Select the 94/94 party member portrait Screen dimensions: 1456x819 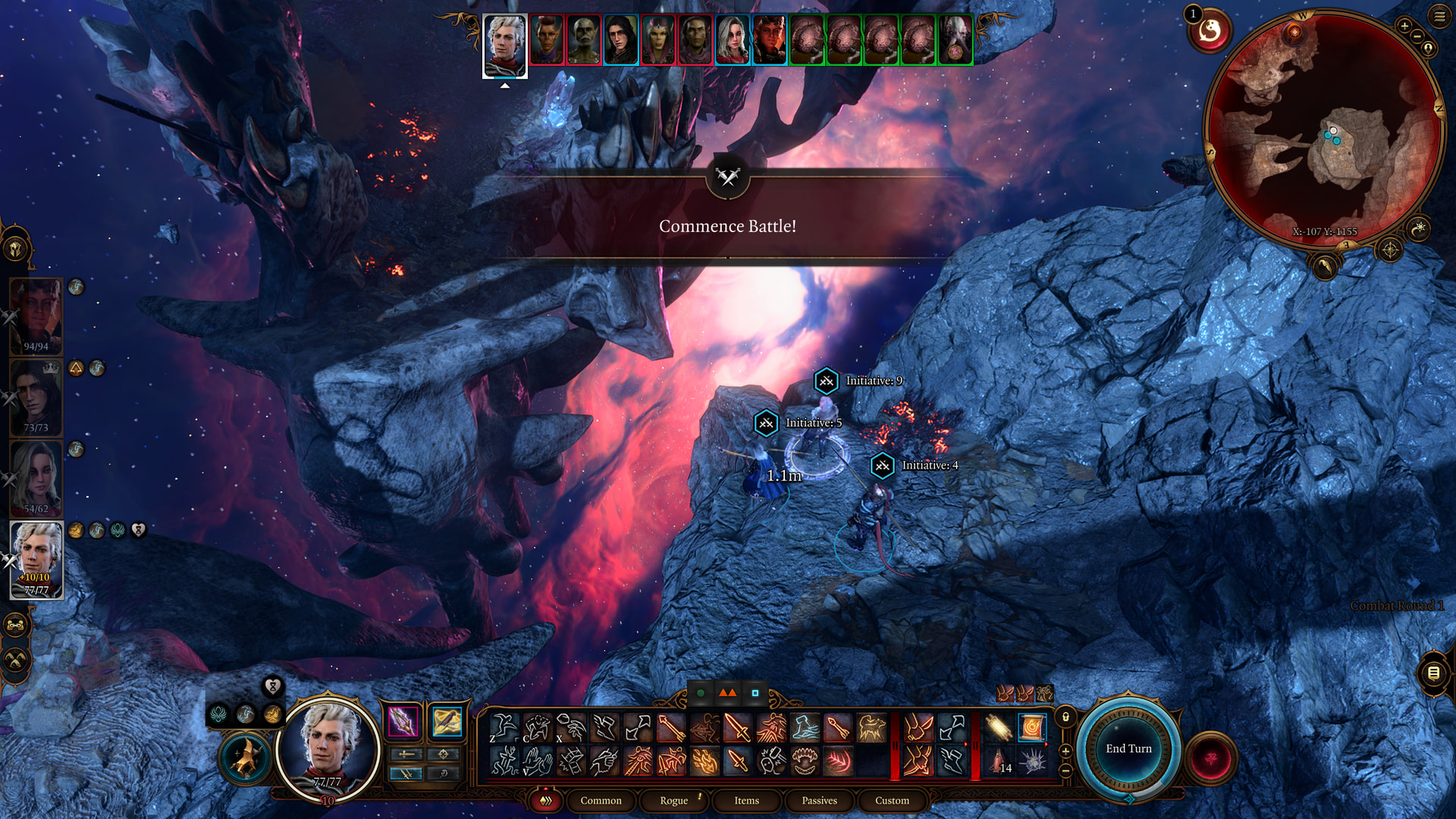coord(36,315)
